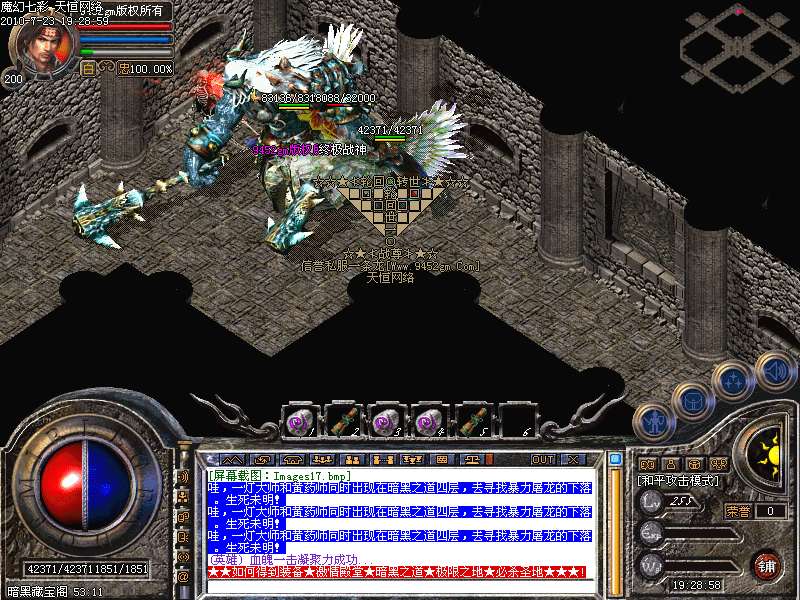Viewport: 800px width, 600px height.
Task: Close with the X button beside OUT
Action: pos(572,459)
